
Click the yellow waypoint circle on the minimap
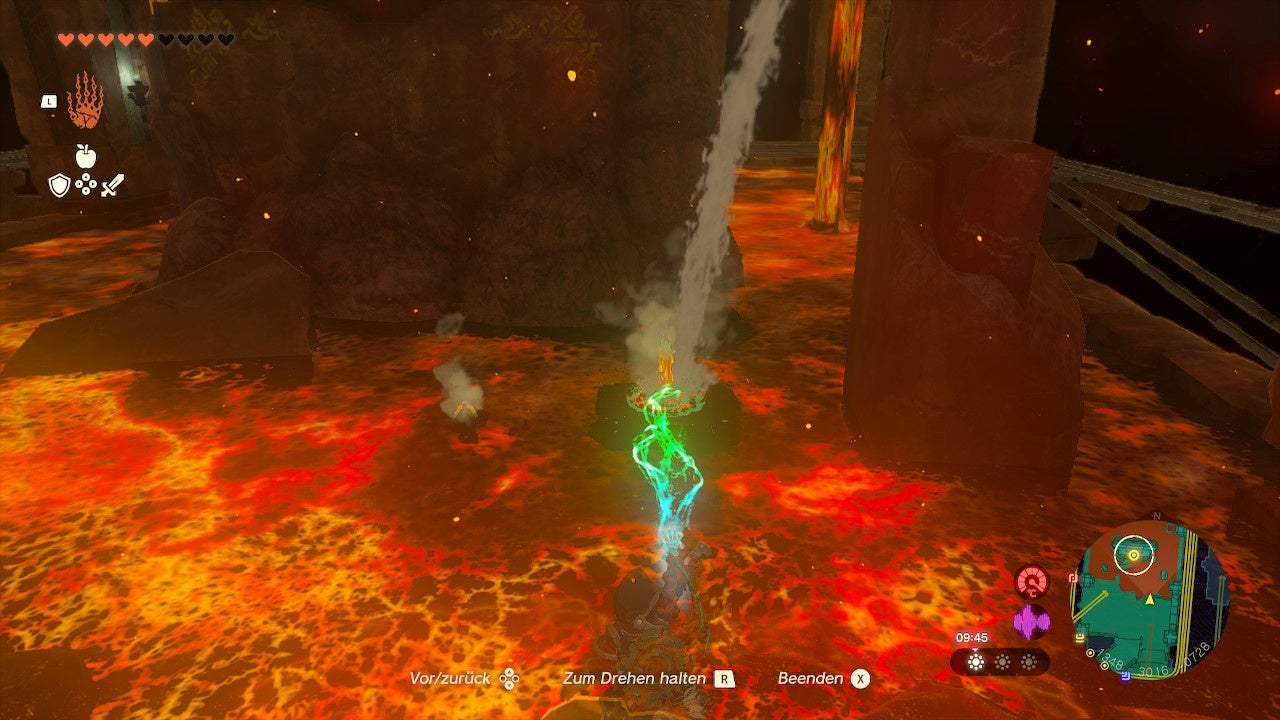[1133, 556]
